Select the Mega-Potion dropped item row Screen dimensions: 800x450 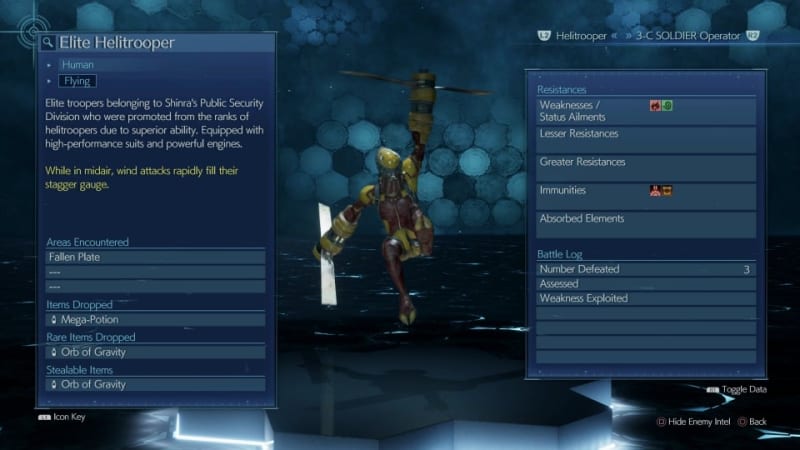pos(155,320)
